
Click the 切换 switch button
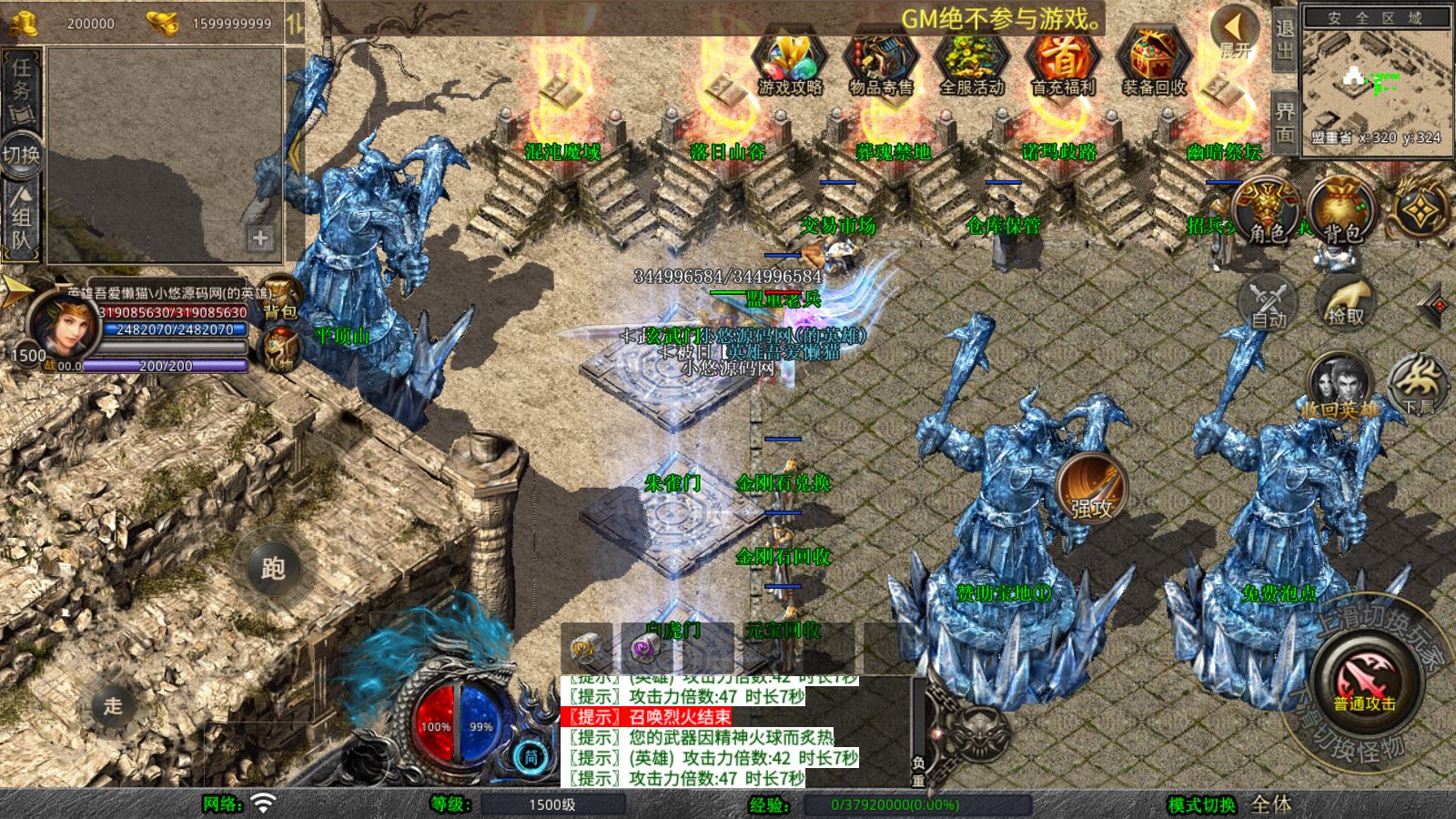21,154
